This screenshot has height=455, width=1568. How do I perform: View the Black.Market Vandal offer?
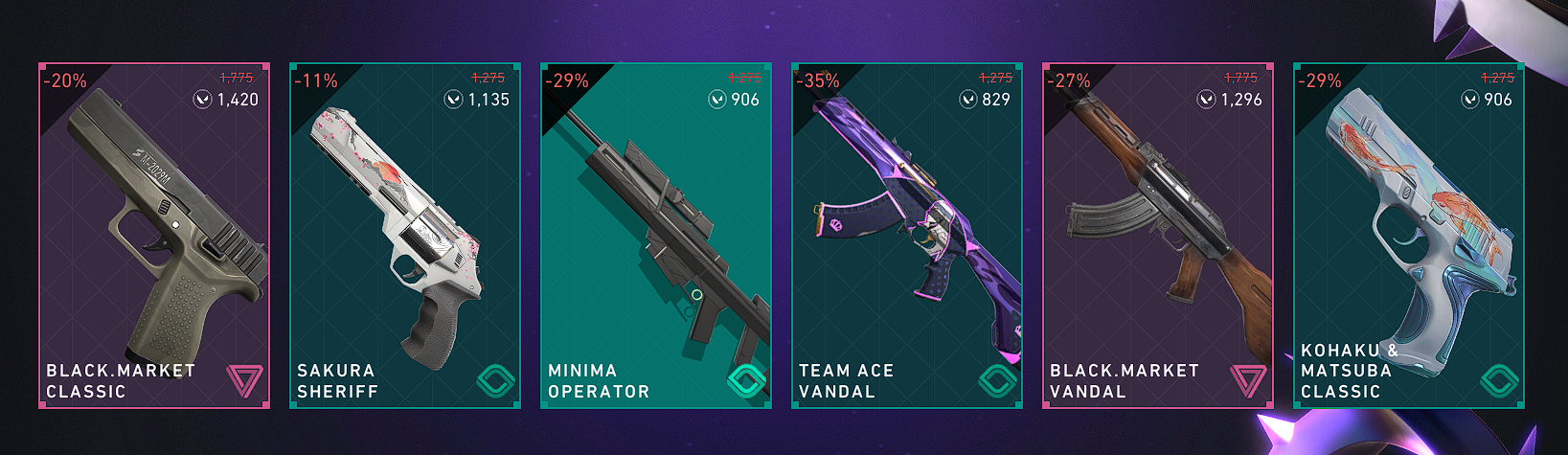1158,236
